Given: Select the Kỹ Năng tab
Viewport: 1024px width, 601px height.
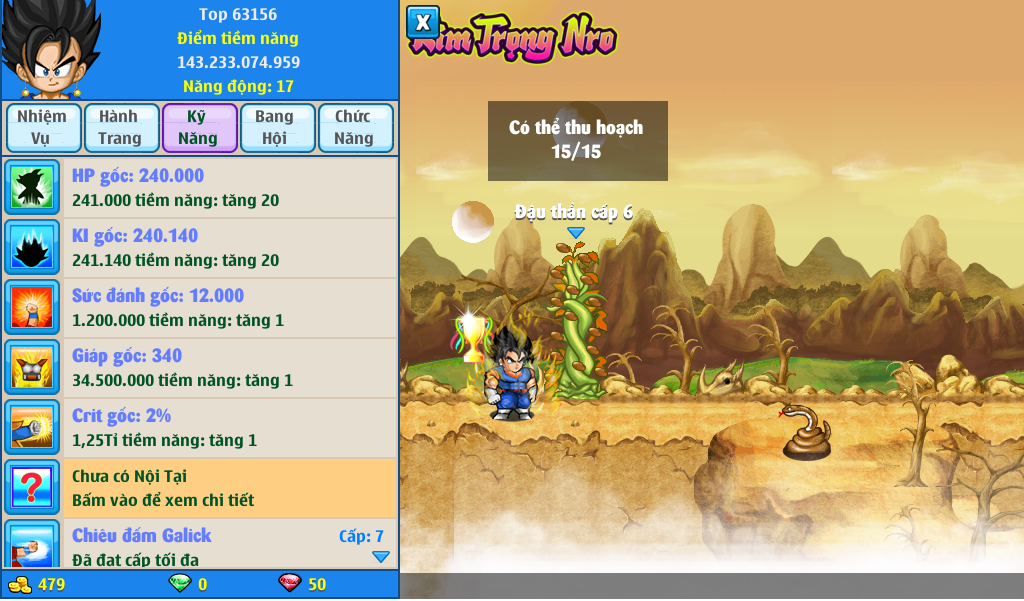Looking at the screenshot, I should (x=198, y=128).
